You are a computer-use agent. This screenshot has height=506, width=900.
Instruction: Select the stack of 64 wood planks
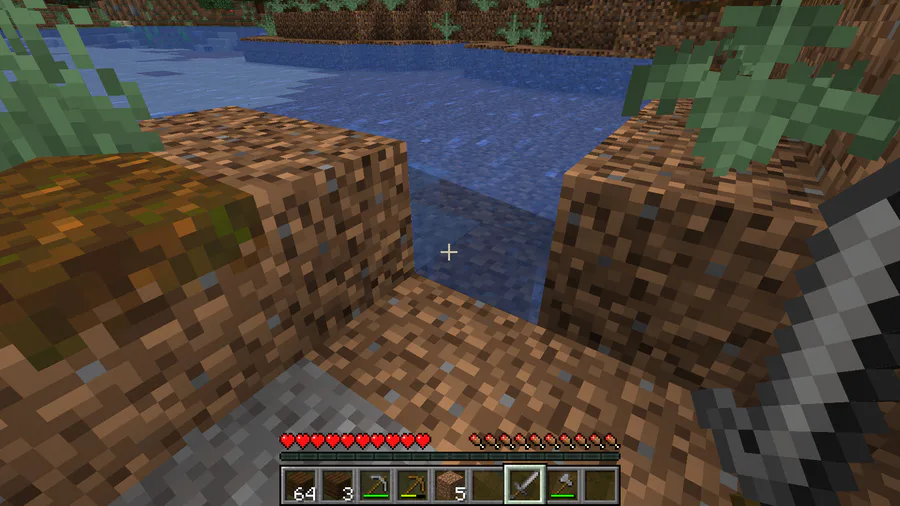tap(300, 485)
